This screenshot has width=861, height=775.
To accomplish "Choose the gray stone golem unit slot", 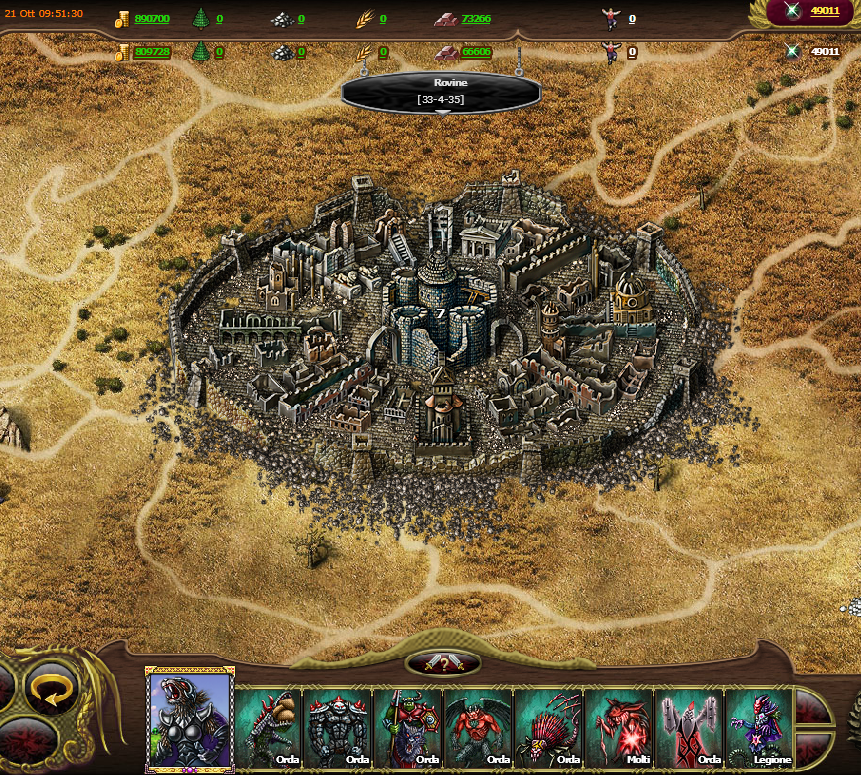I will click(x=338, y=727).
